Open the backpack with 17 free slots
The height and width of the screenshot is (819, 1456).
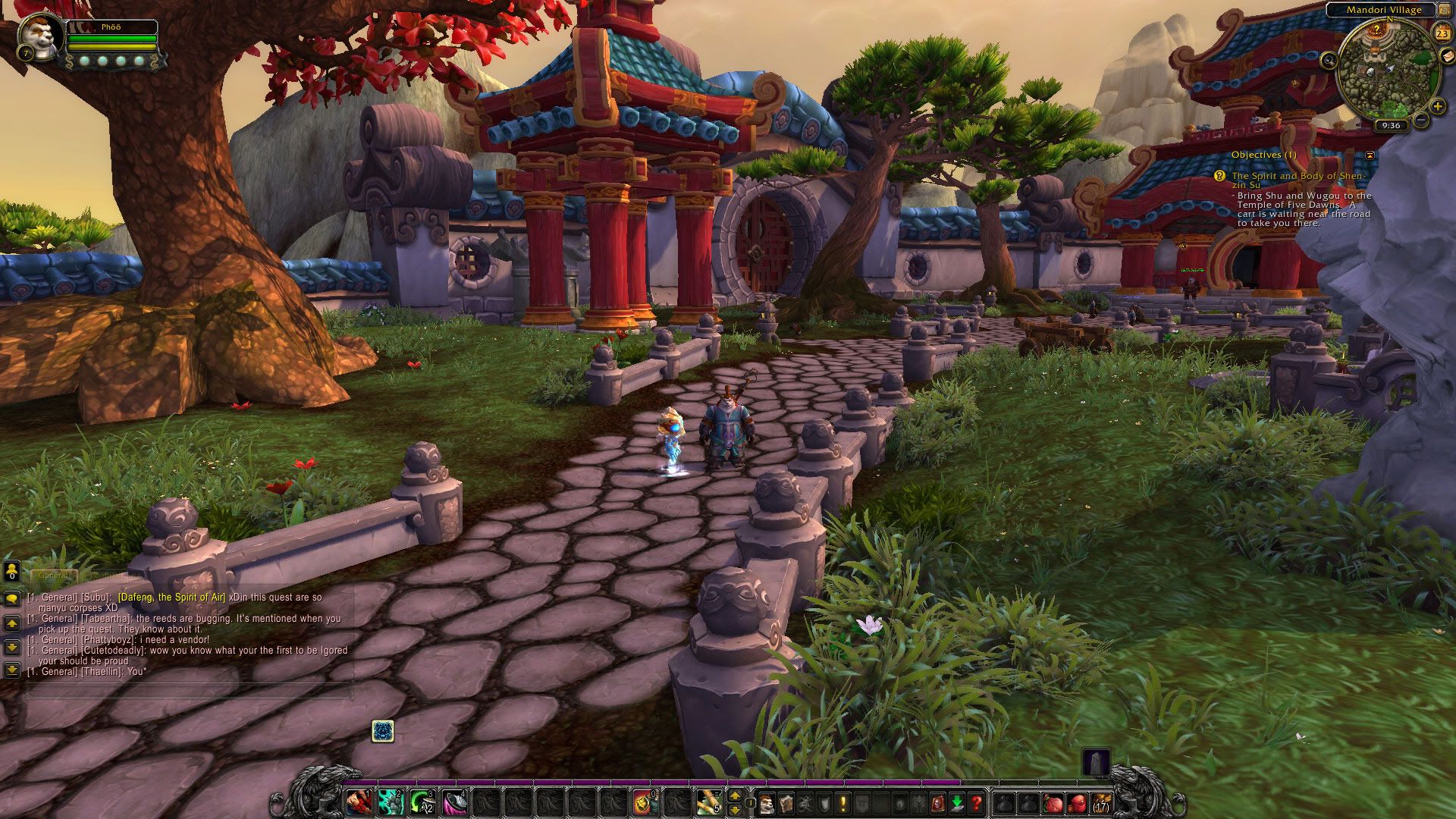1101,802
